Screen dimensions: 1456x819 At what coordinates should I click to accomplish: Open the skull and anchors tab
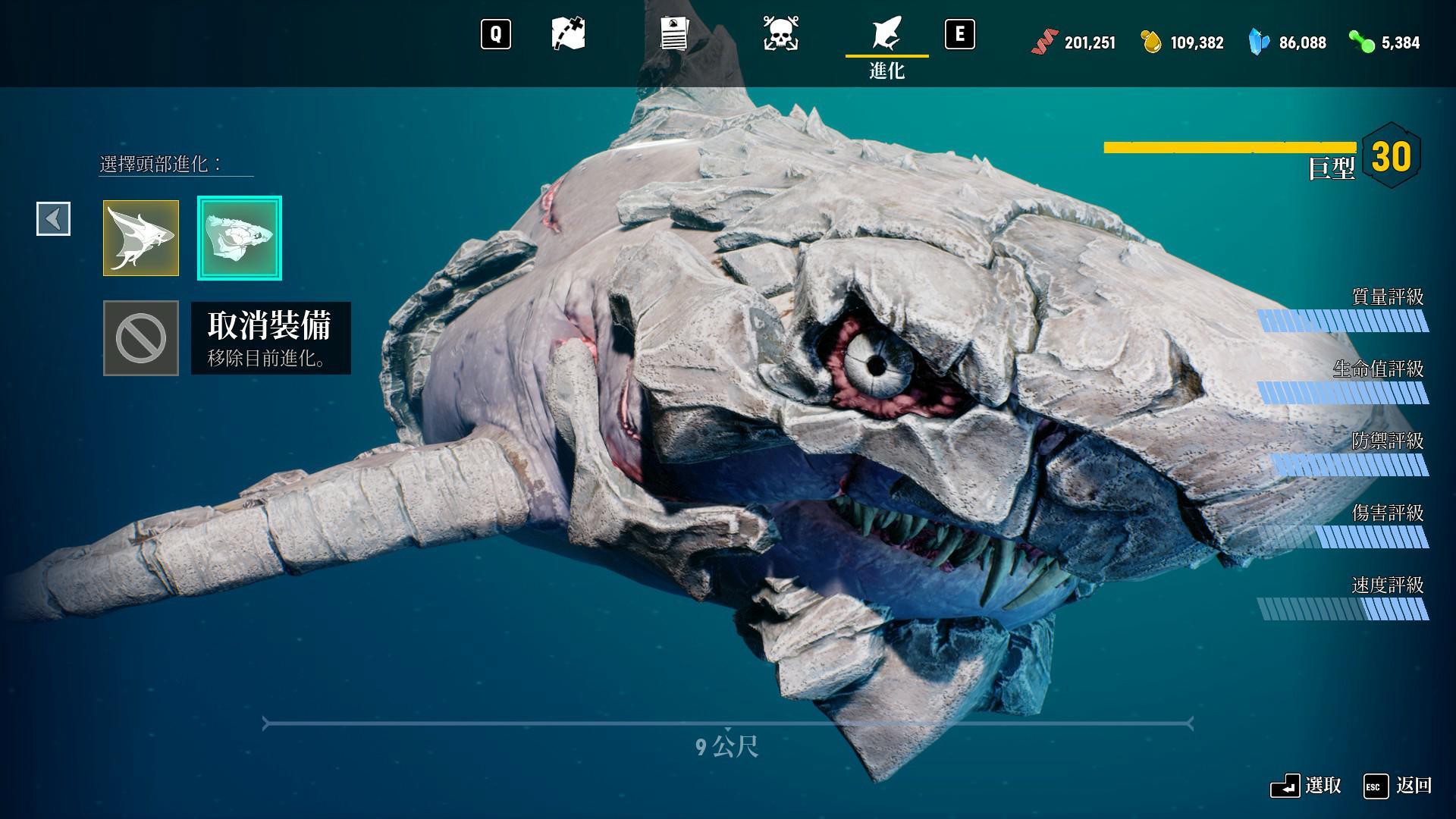coord(780,34)
